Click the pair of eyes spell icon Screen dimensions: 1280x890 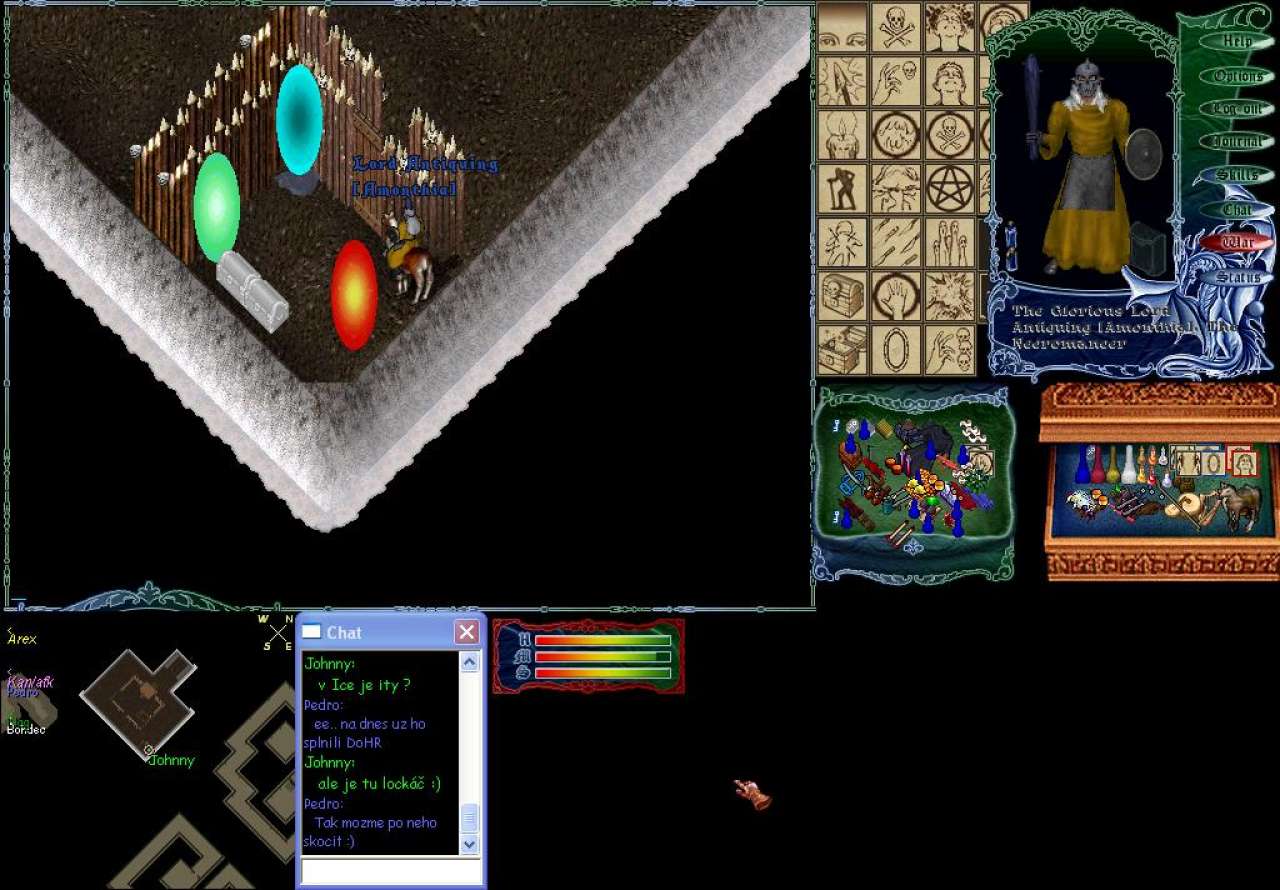[842, 27]
